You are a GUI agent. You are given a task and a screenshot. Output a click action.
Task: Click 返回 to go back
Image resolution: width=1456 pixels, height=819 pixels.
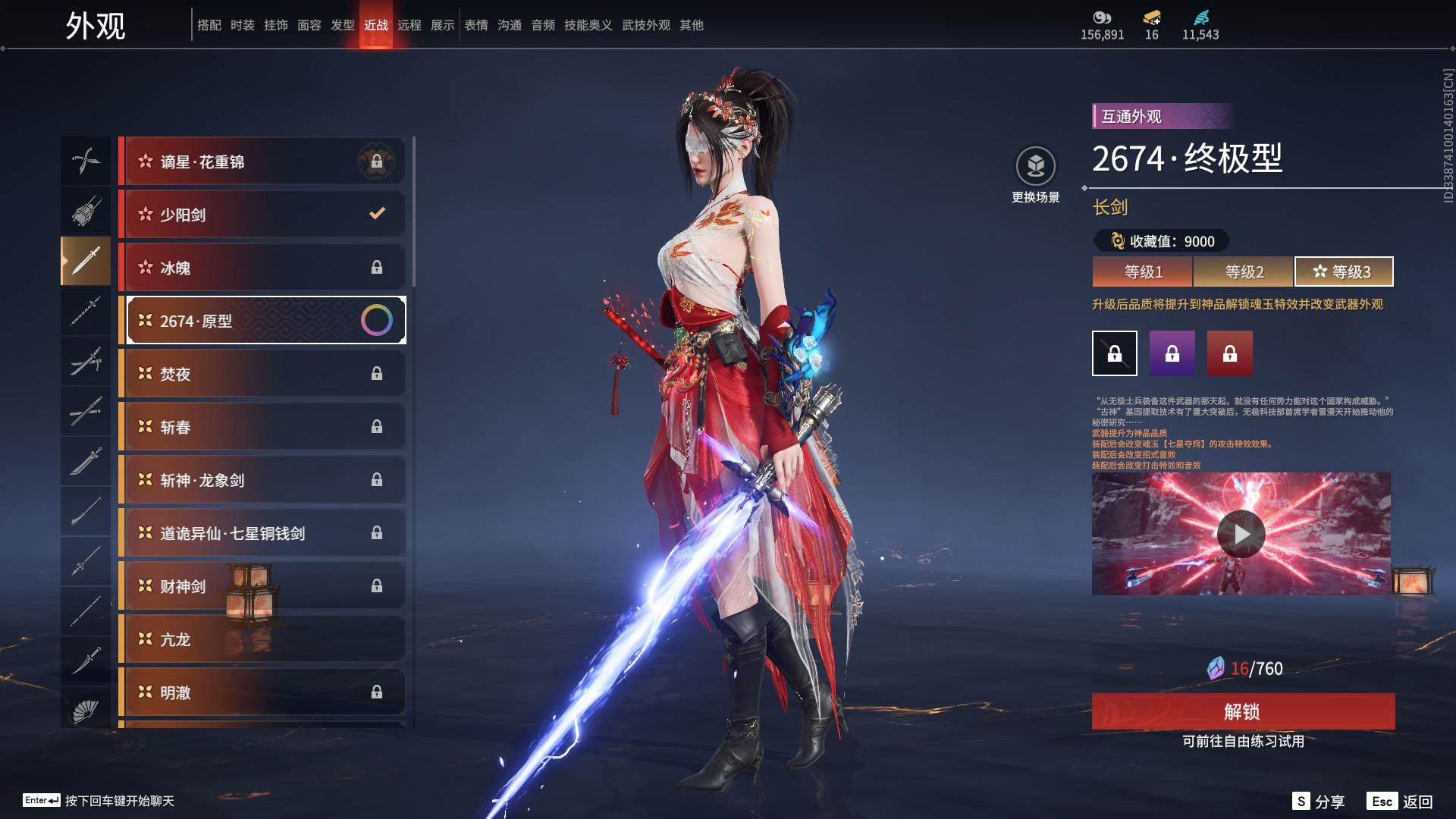1400,802
